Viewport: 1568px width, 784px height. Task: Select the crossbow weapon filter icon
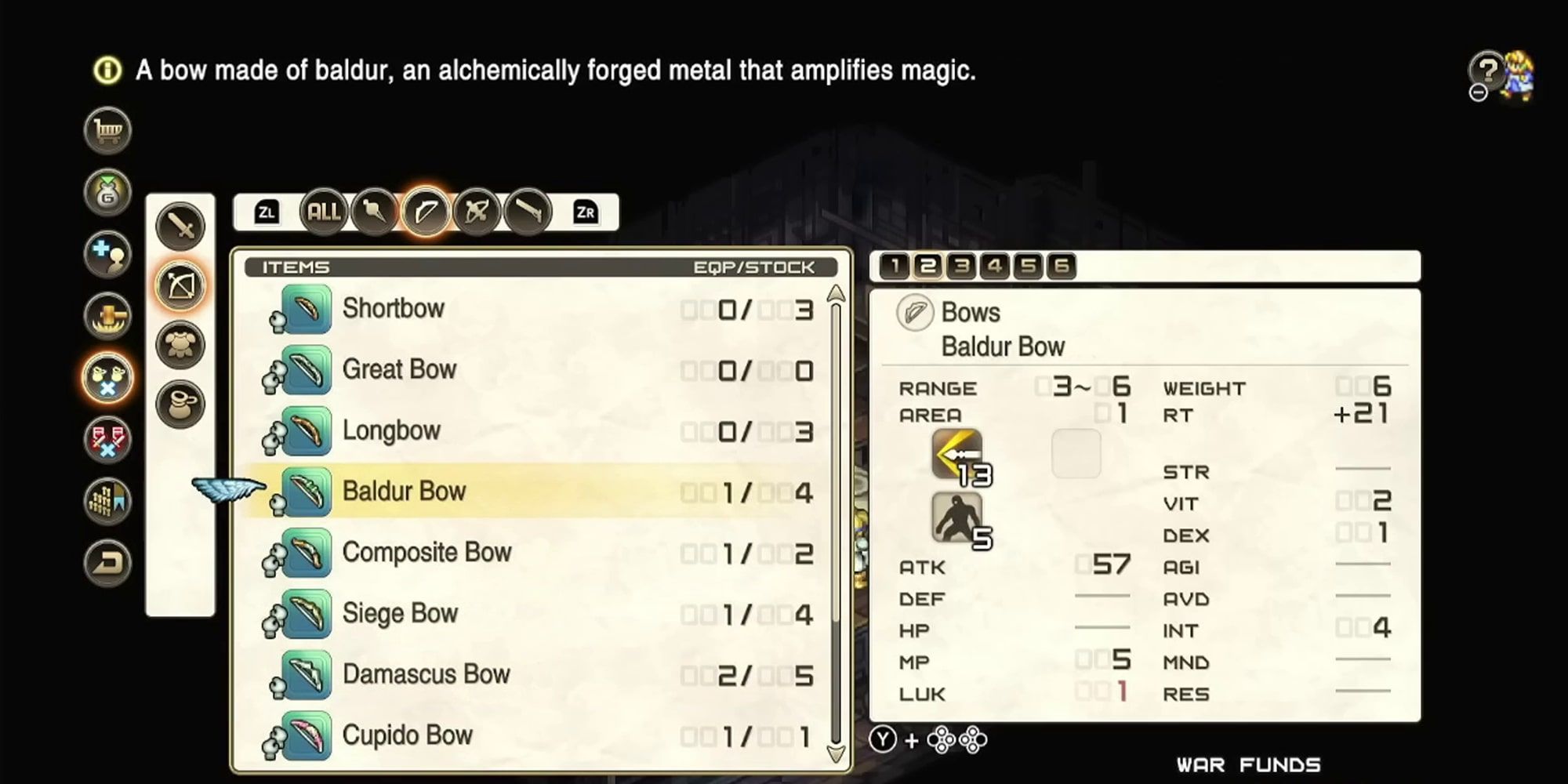point(478,212)
